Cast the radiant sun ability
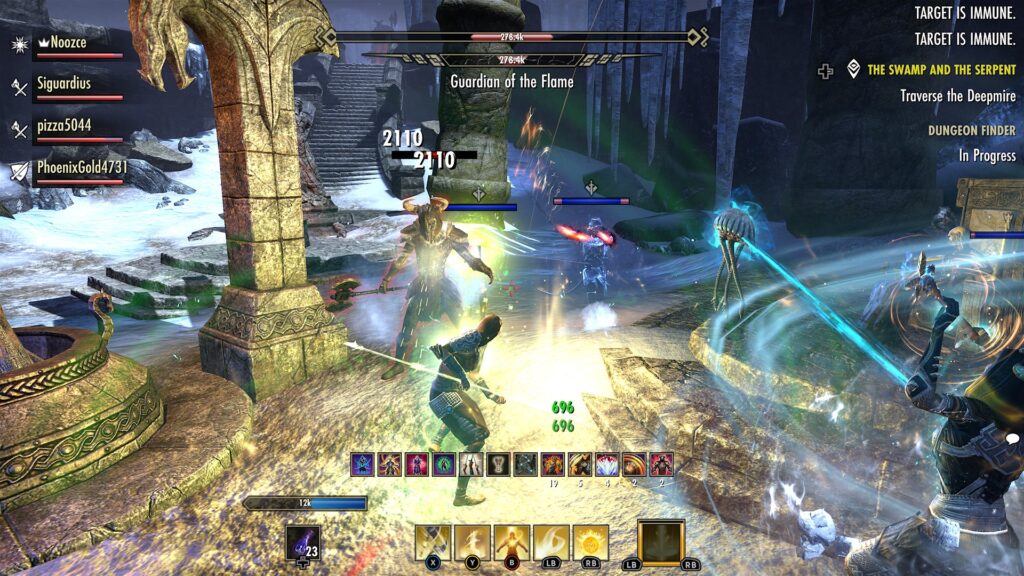This screenshot has width=1024, height=576. (590, 543)
